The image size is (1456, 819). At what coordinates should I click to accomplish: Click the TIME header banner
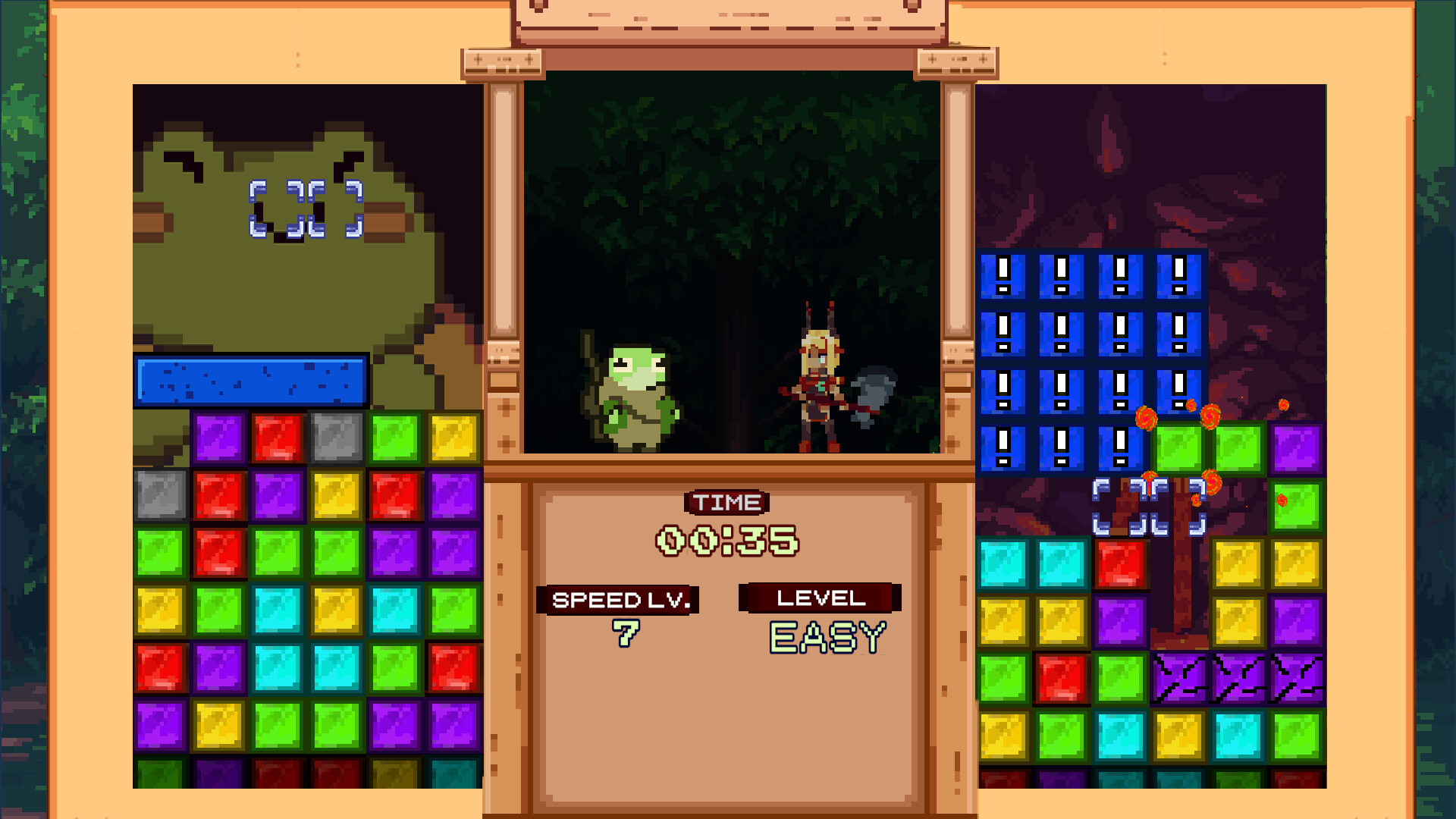tap(726, 501)
